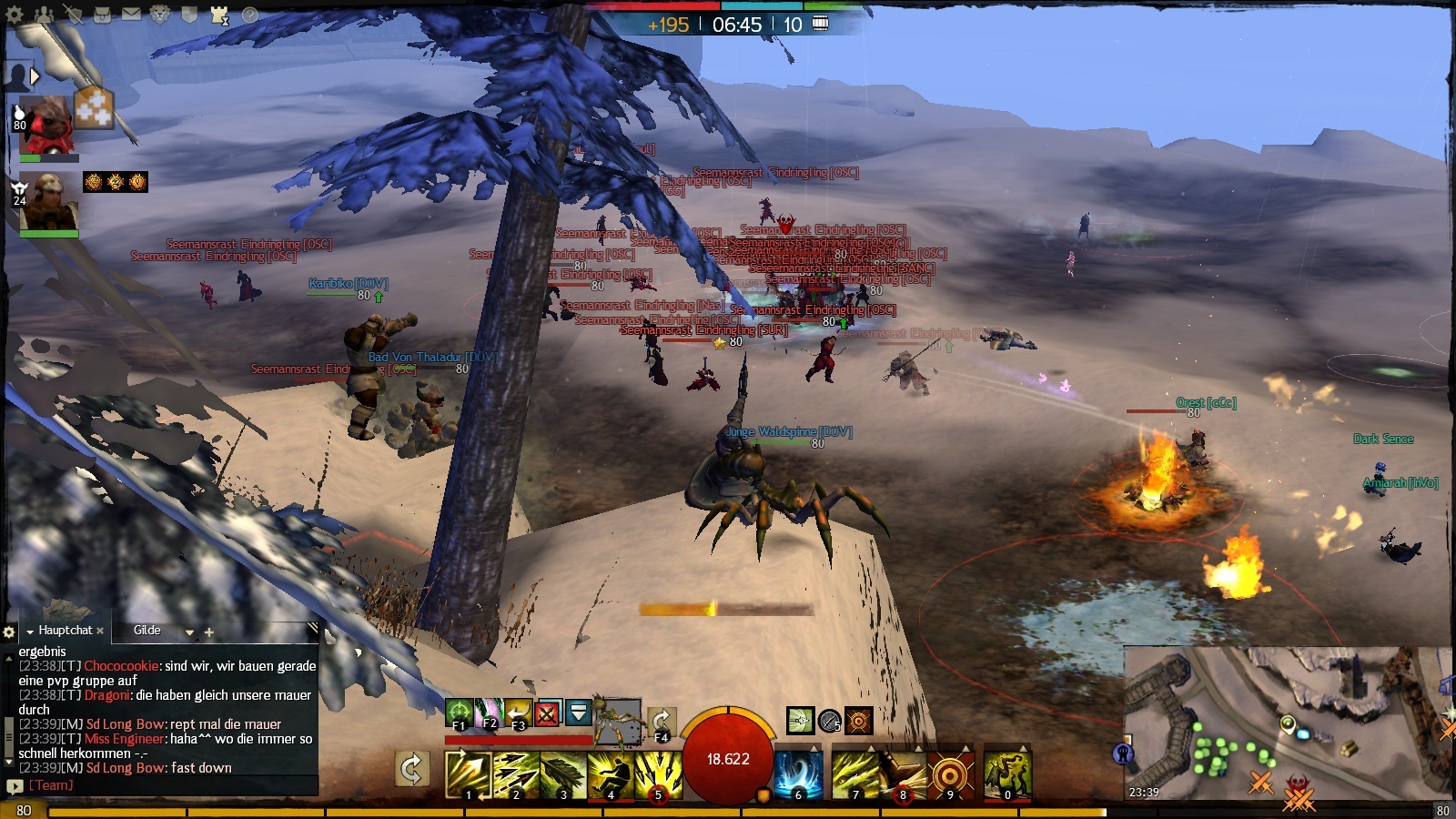1456x819 pixels.
Task: Close the Hauptchat tab
Action: point(100,631)
